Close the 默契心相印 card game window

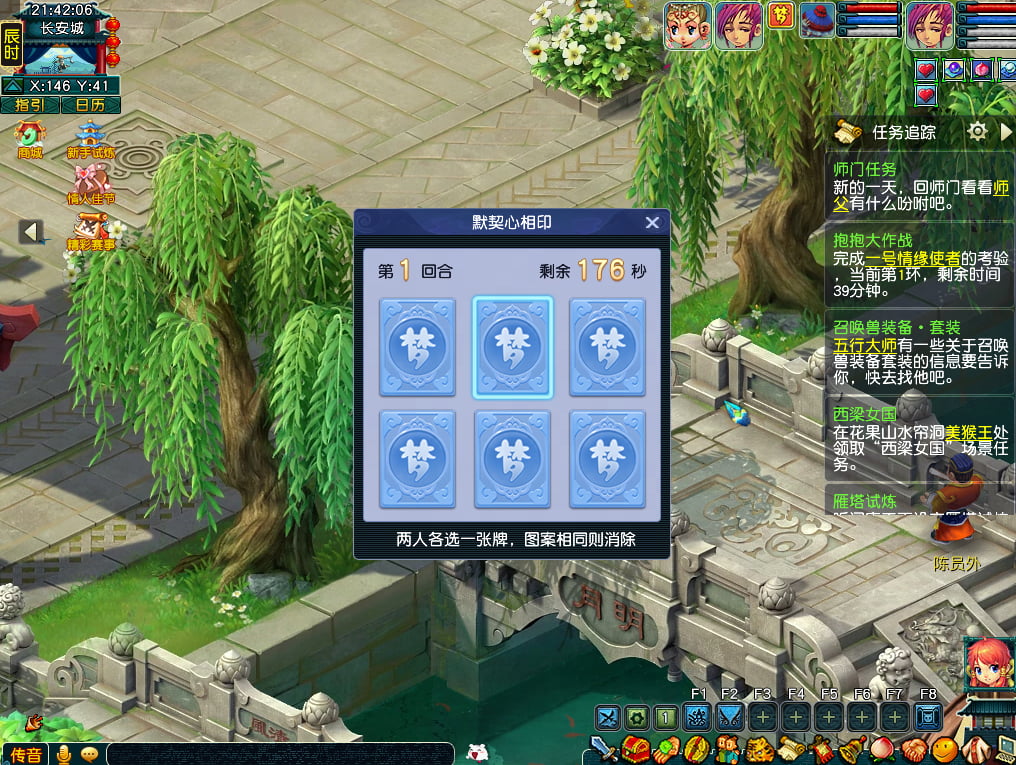(x=652, y=223)
